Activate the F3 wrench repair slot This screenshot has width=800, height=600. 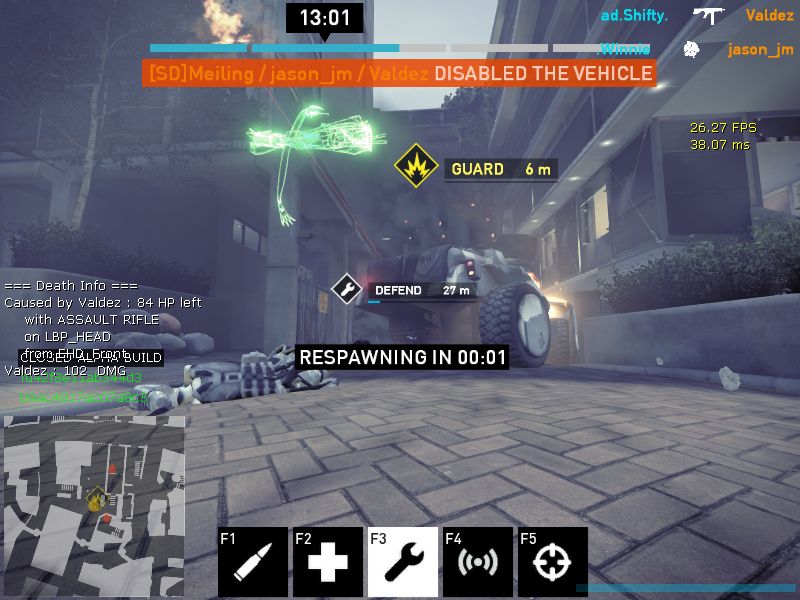402,562
